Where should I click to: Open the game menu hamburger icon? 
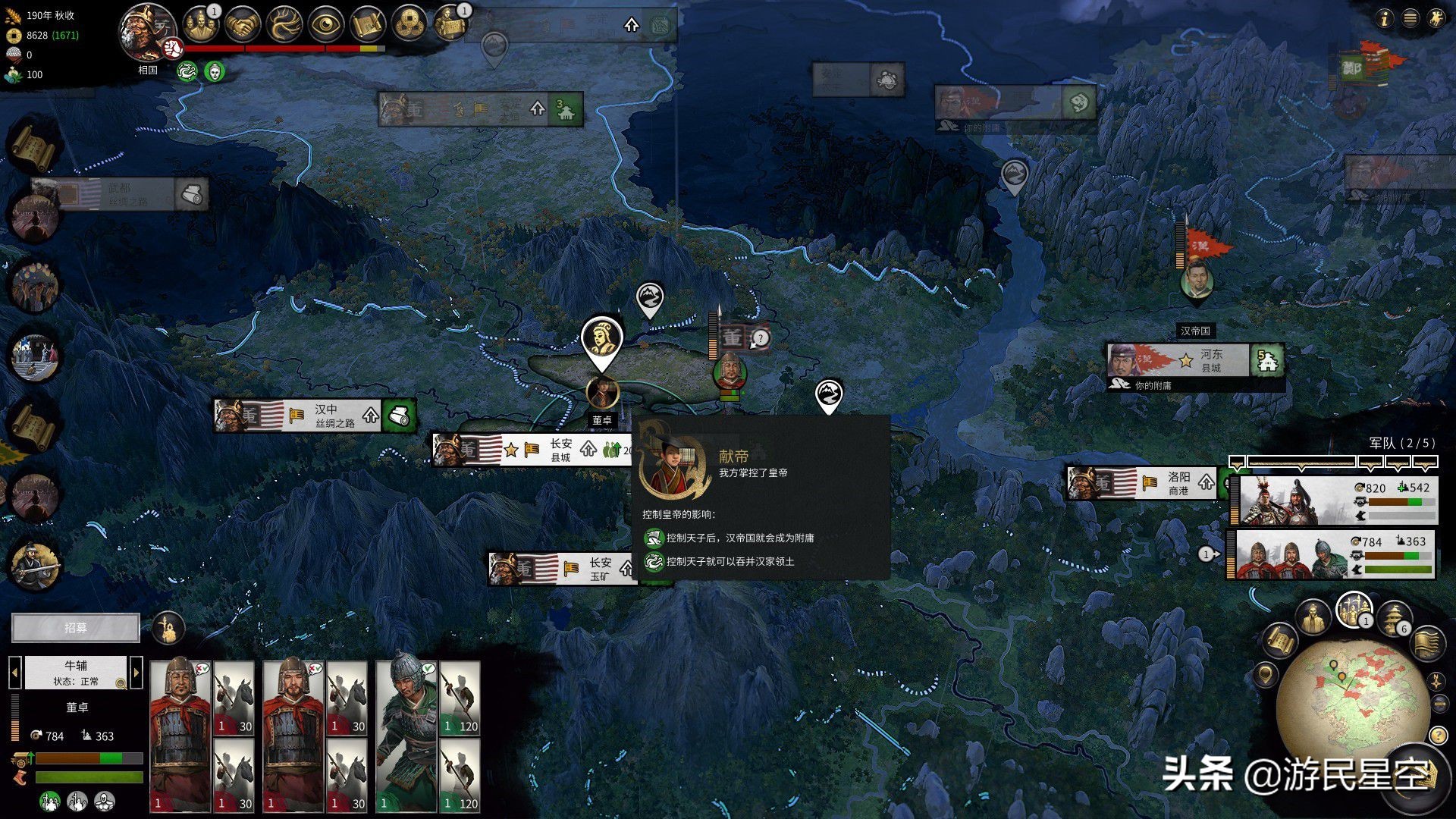coord(1410,18)
